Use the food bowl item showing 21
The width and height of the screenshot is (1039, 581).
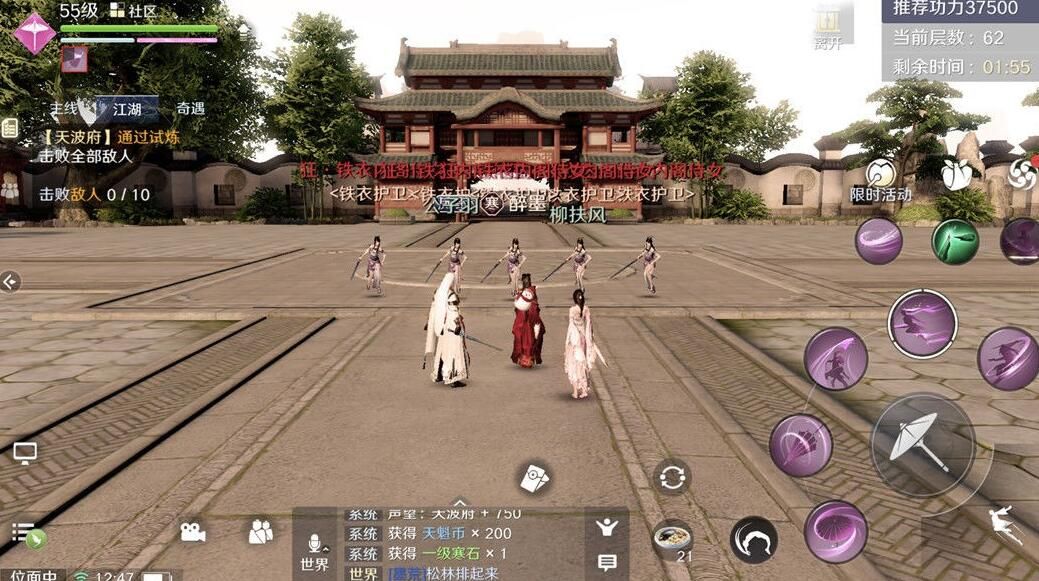673,540
